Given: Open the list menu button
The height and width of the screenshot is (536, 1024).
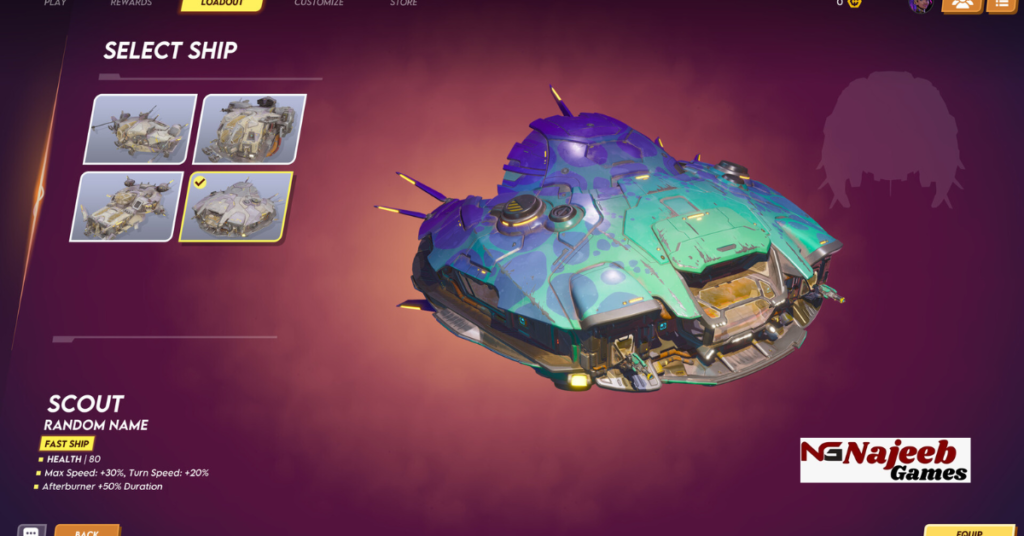Looking at the screenshot, I should pos(1003,5).
